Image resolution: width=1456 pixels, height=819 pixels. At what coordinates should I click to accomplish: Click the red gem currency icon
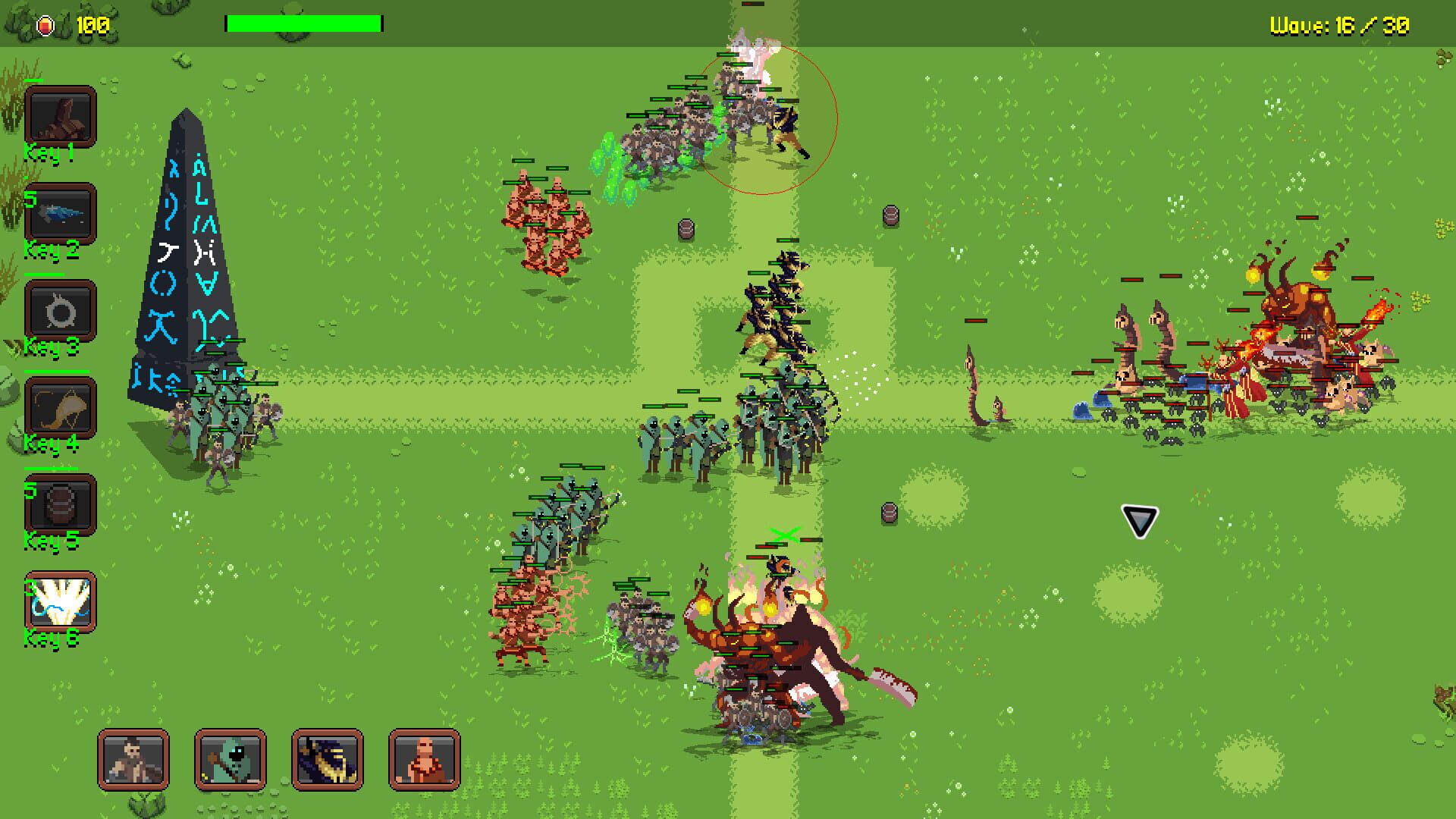coord(45,24)
